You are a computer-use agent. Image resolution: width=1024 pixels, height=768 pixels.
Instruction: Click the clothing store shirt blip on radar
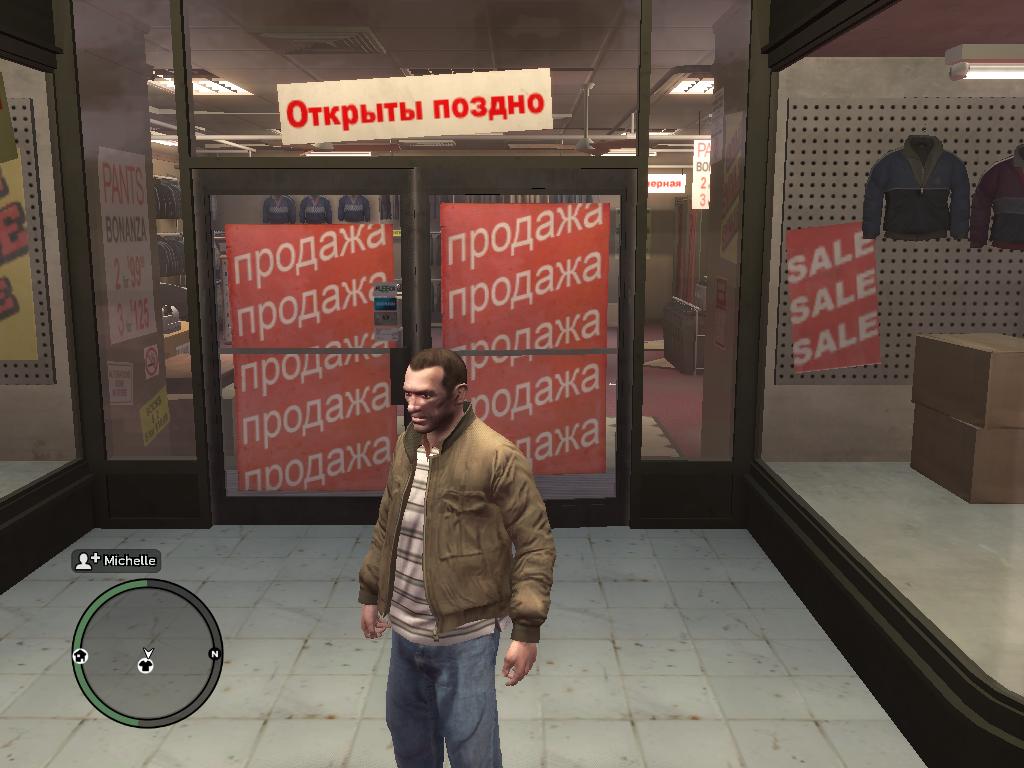point(147,663)
